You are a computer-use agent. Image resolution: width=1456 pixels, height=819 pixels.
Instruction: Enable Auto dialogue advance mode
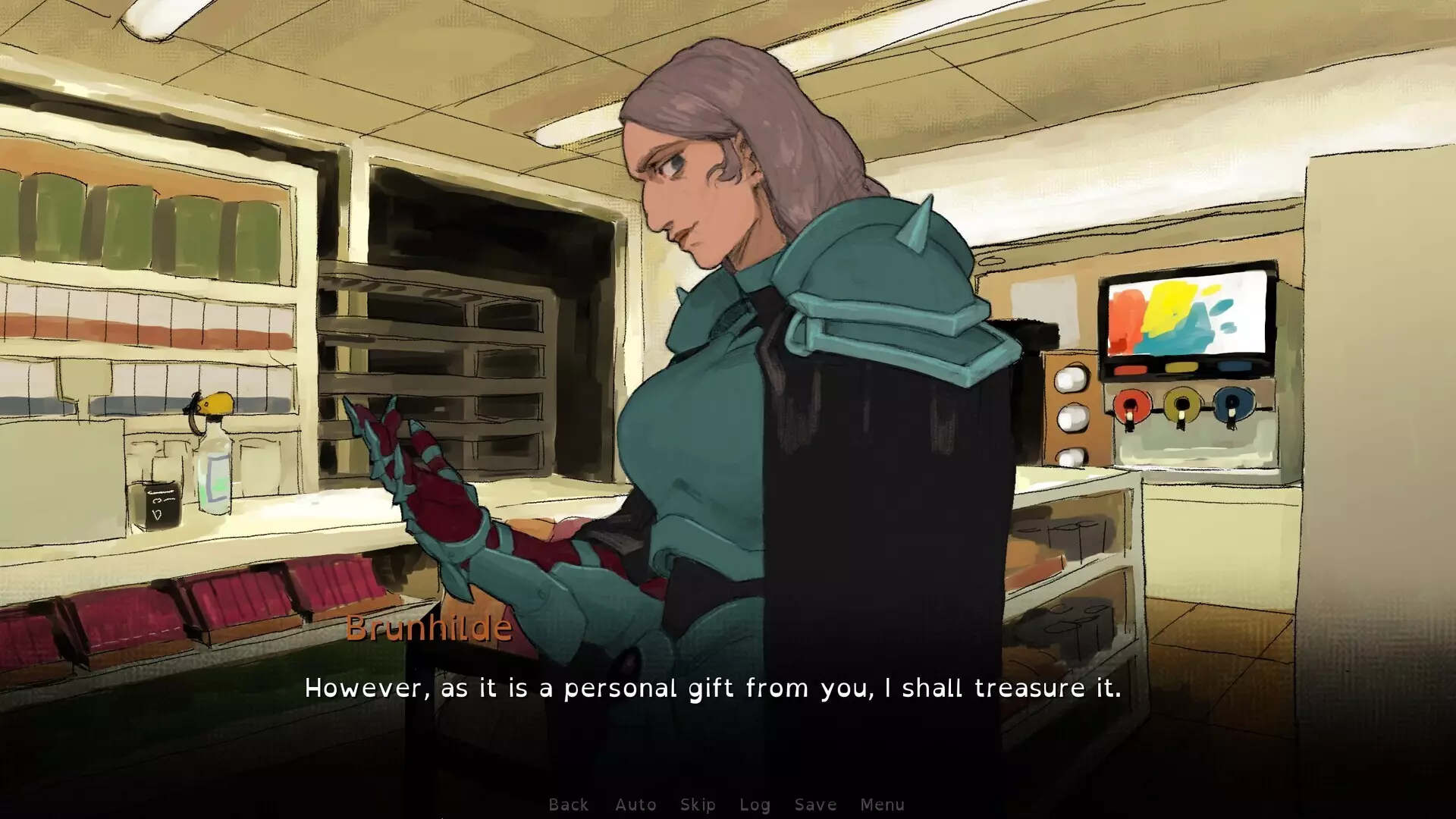[635, 805]
